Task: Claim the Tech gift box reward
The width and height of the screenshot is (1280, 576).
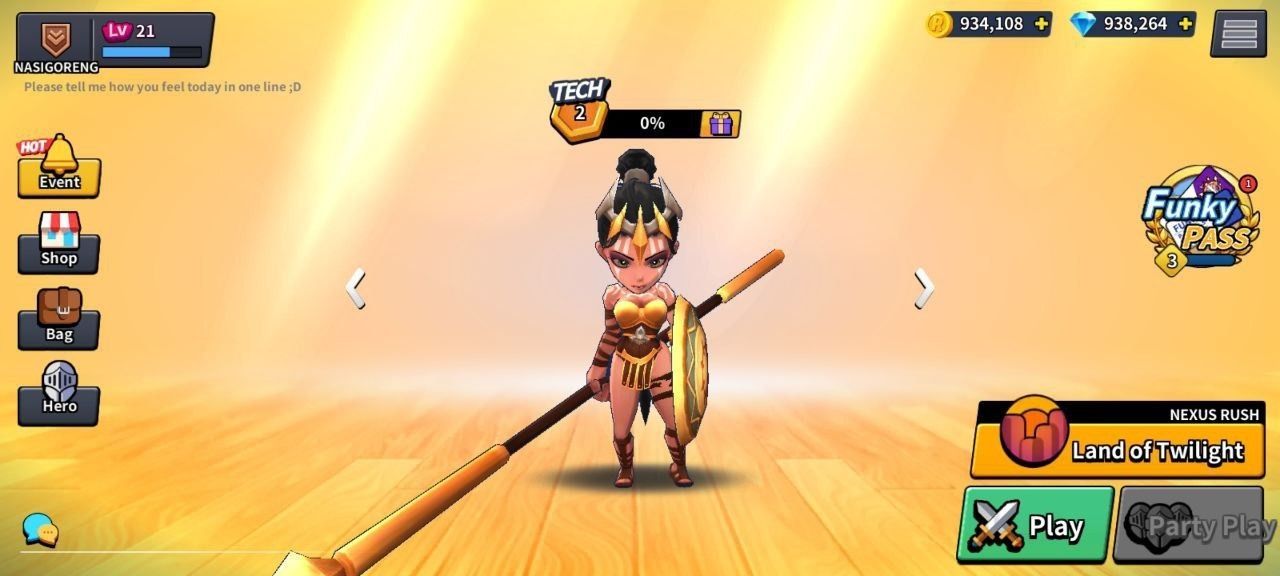Action: coord(720,124)
